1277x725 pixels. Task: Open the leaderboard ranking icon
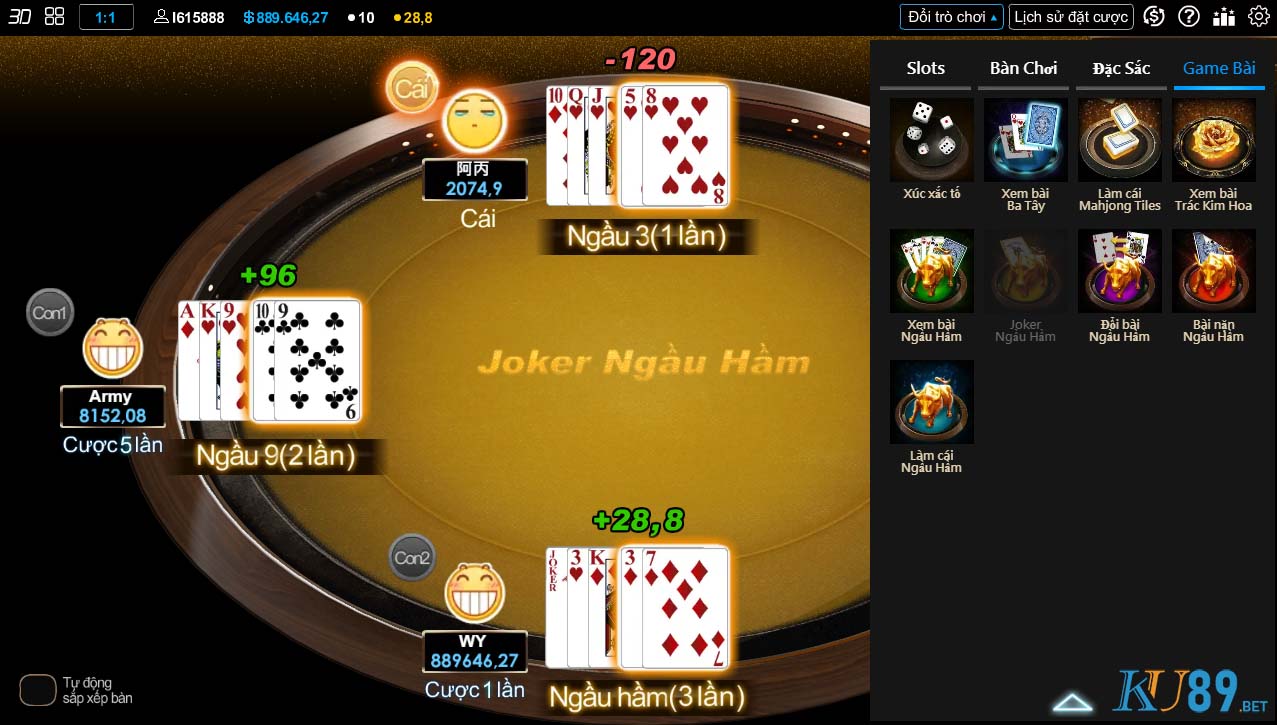coord(1224,16)
